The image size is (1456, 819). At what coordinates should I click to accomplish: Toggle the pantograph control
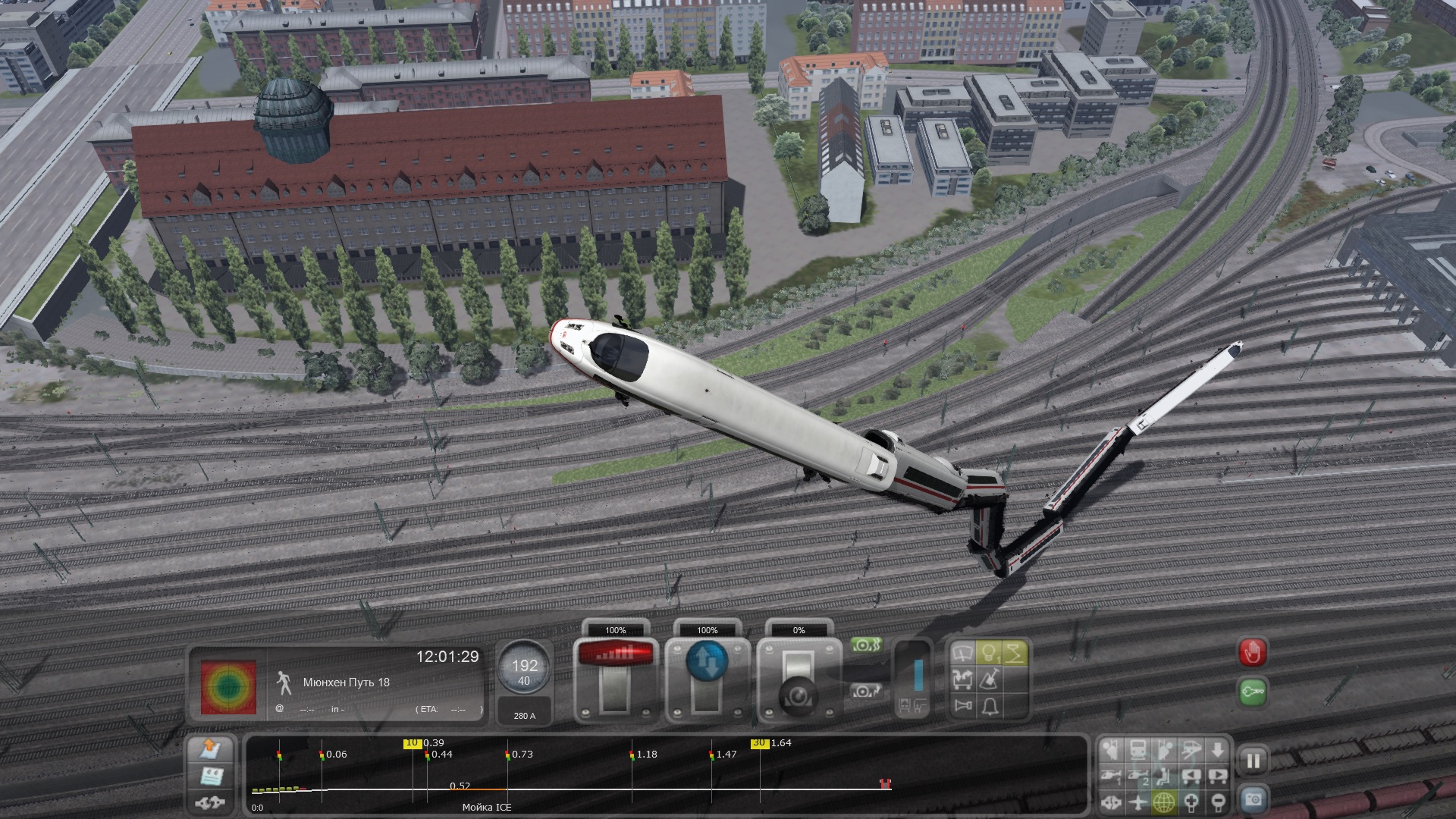pos(1015,653)
